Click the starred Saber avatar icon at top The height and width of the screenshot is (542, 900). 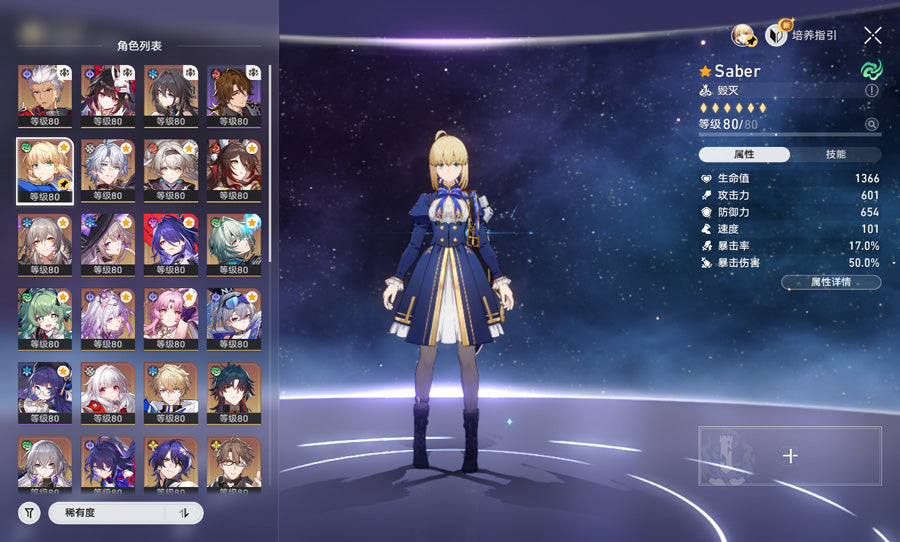742,36
